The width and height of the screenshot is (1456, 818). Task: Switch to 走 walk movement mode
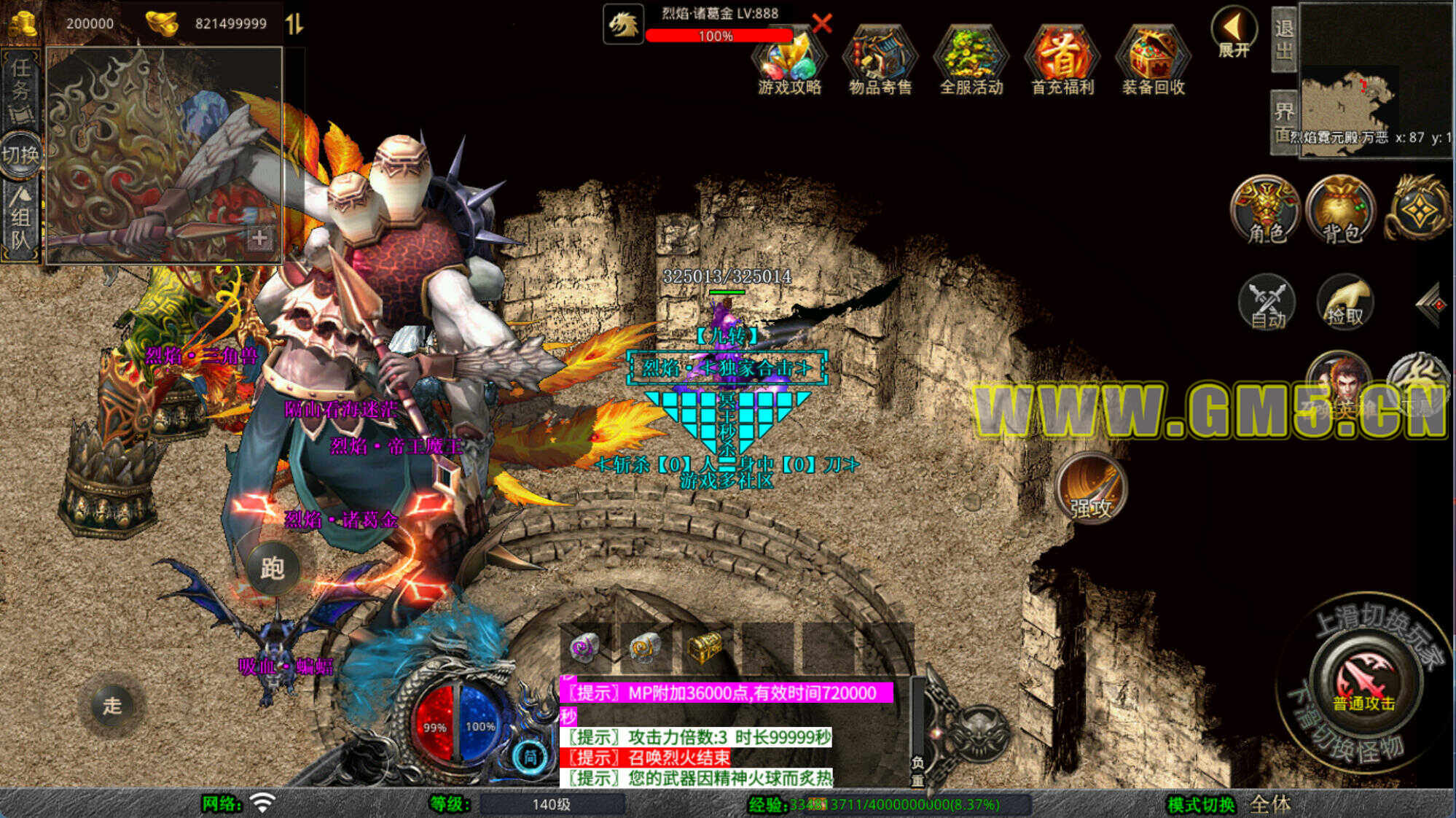coord(111,705)
